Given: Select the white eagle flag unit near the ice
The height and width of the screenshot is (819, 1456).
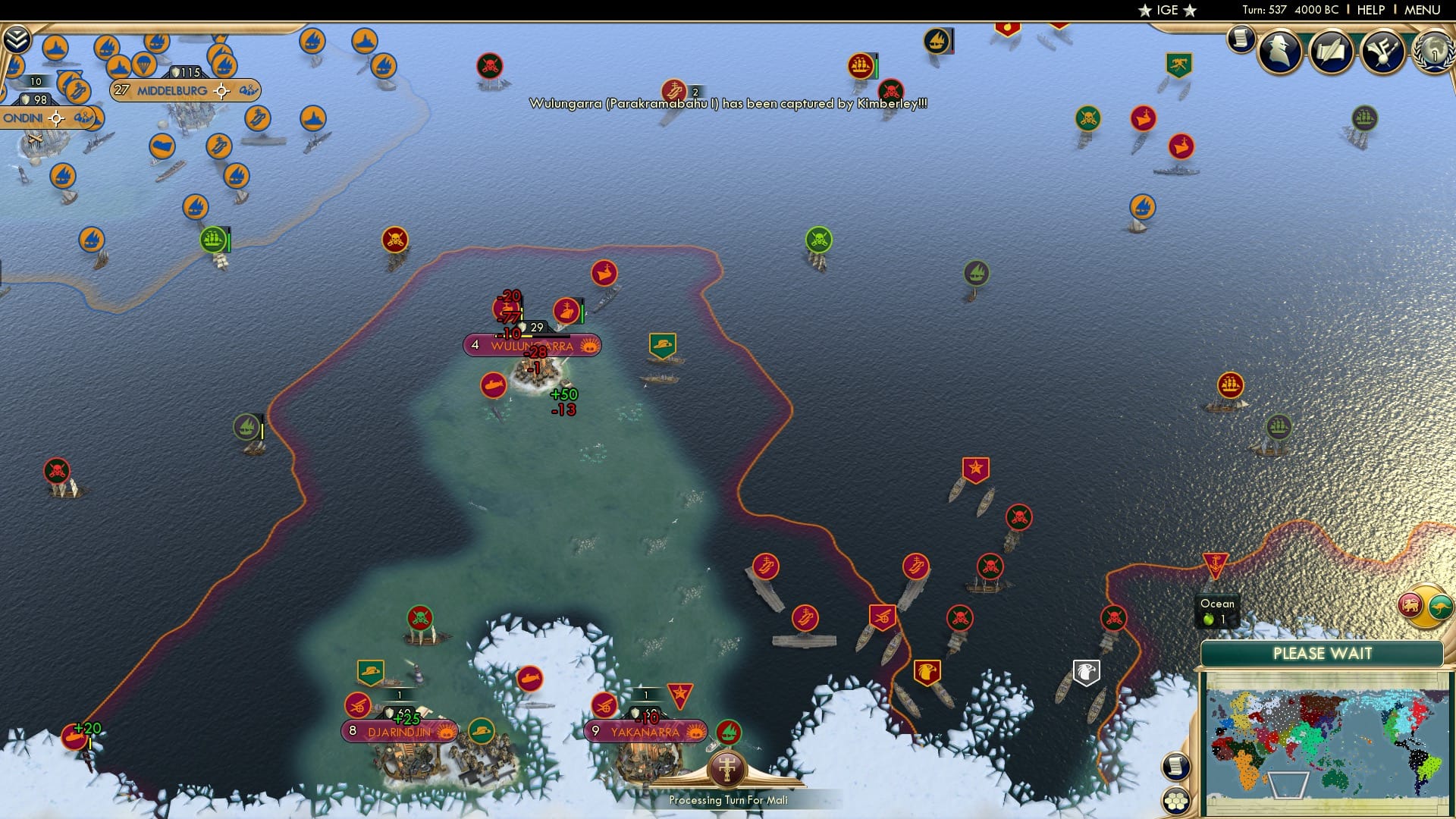Looking at the screenshot, I should pyautogui.click(x=1086, y=670).
